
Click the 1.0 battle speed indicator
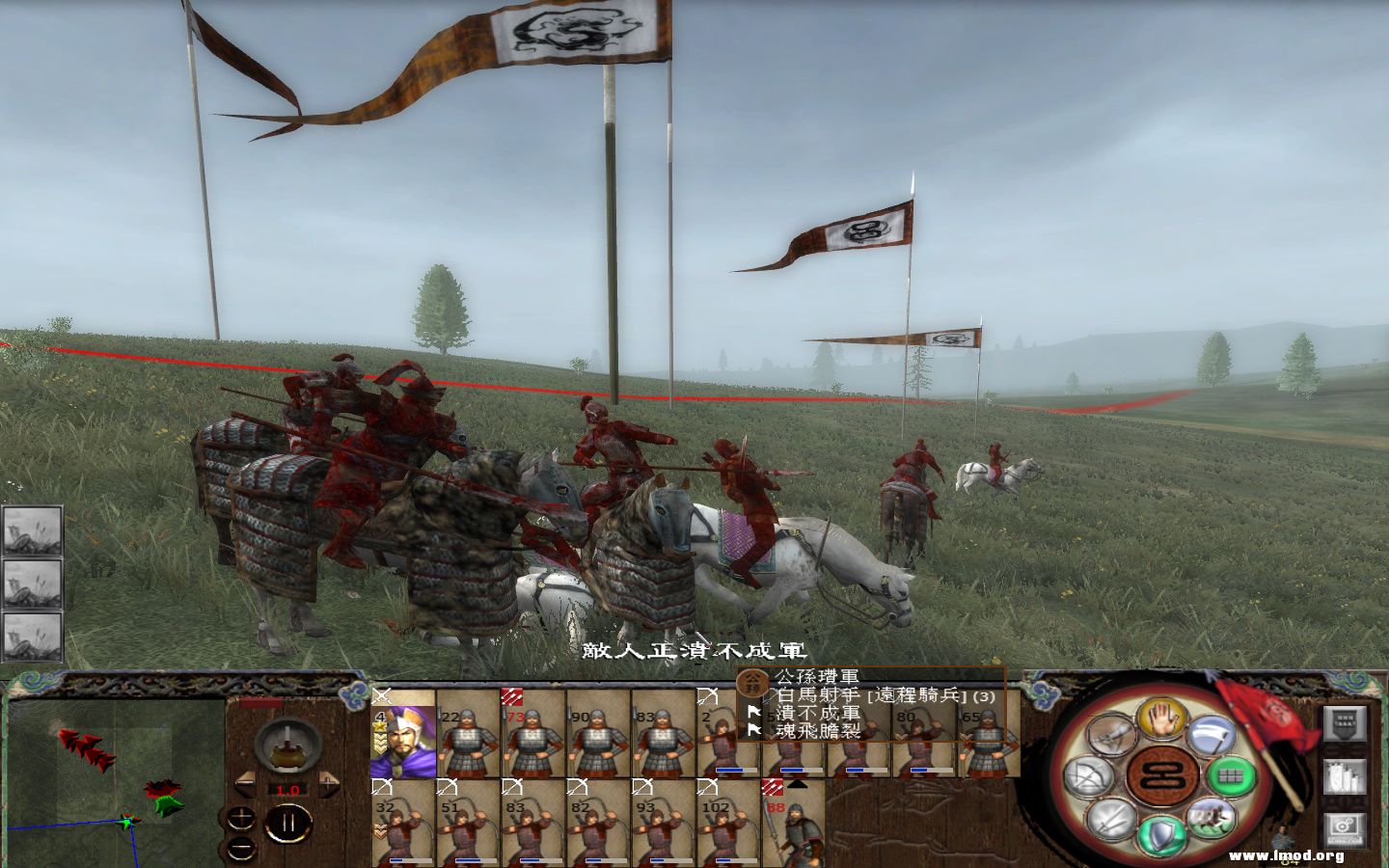click(288, 789)
